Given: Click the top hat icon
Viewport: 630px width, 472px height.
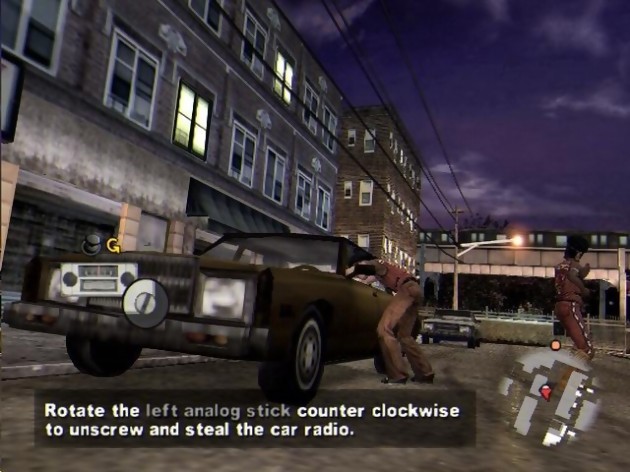Looking at the screenshot, I should pos(91,243).
